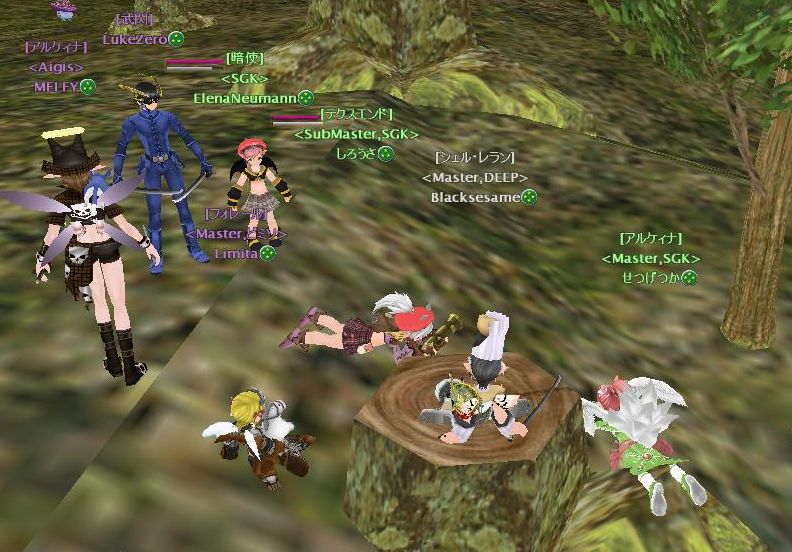This screenshot has width=792, height=552.
Task: Click ElenaNeumann's name tag
Action: 246,98
